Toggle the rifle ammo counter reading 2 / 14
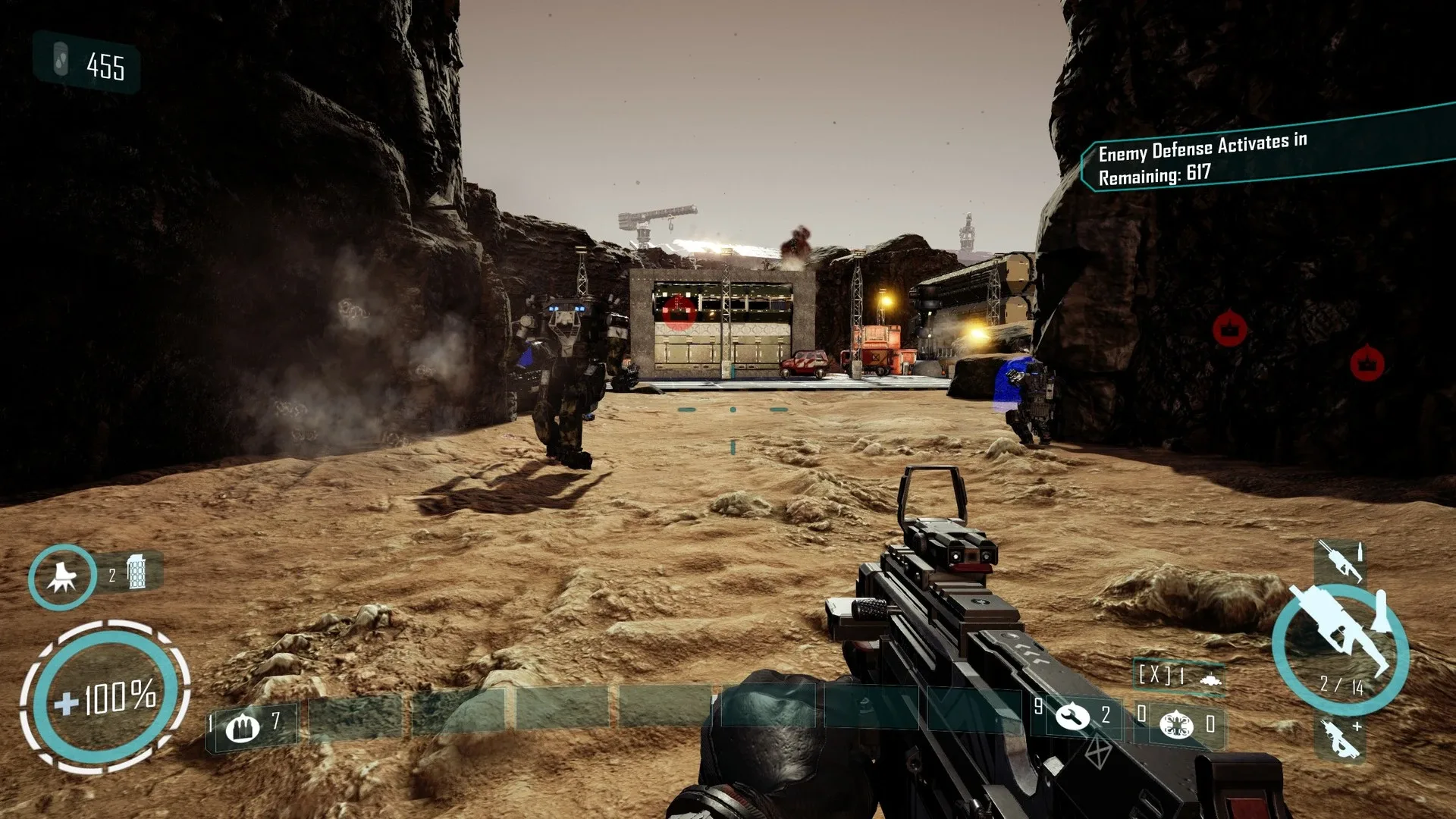Screen dimensions: 1456x819 tap(1341, 686)
